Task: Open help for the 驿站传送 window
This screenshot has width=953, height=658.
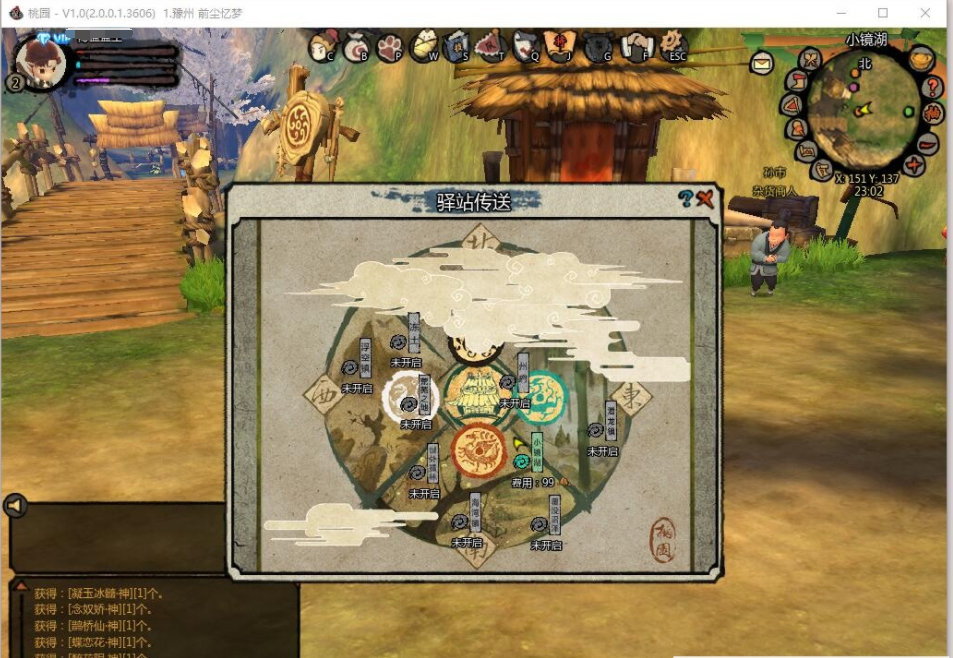Action: click(685, 199)
